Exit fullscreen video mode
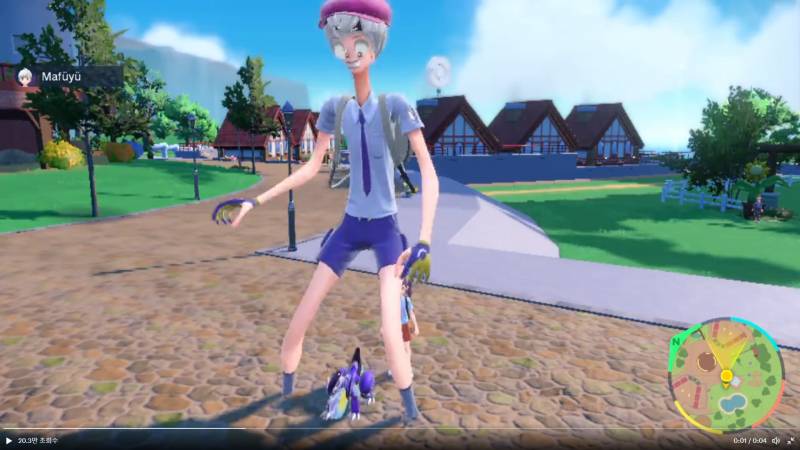 click(790, 441)
